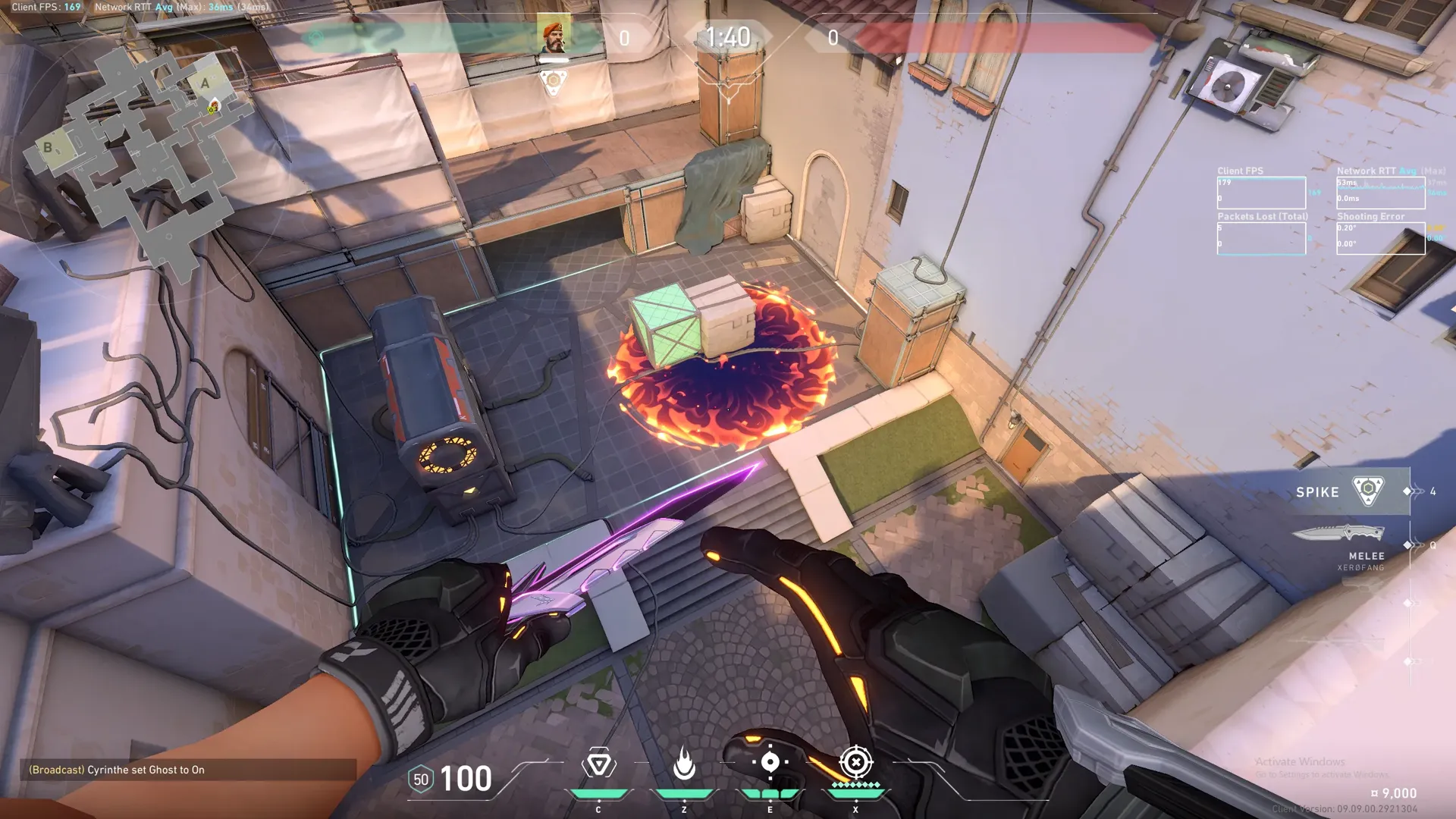Click the Client FPS graph panel
Viewport: 1456px width, 819px height.
coord(1261,193)
